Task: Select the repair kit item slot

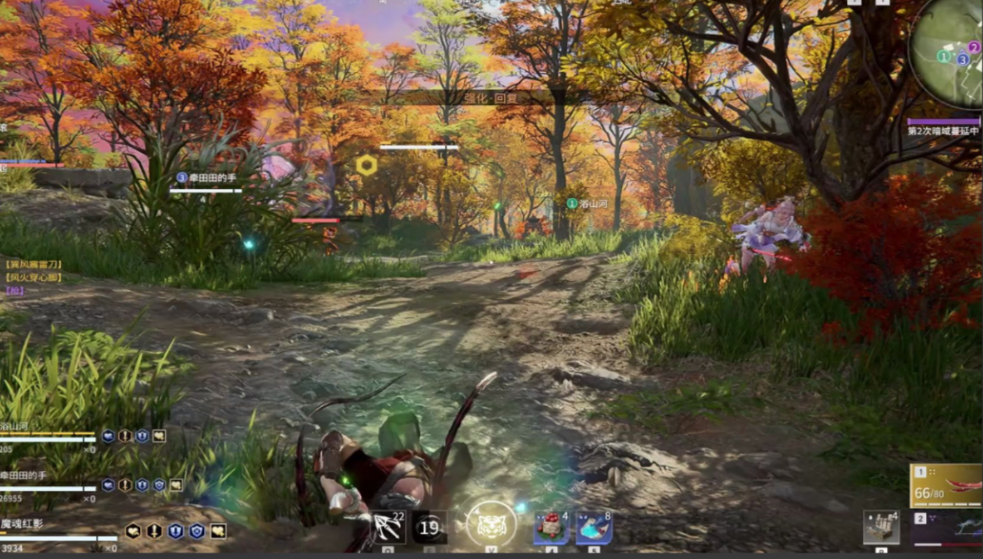Action: 881,527
